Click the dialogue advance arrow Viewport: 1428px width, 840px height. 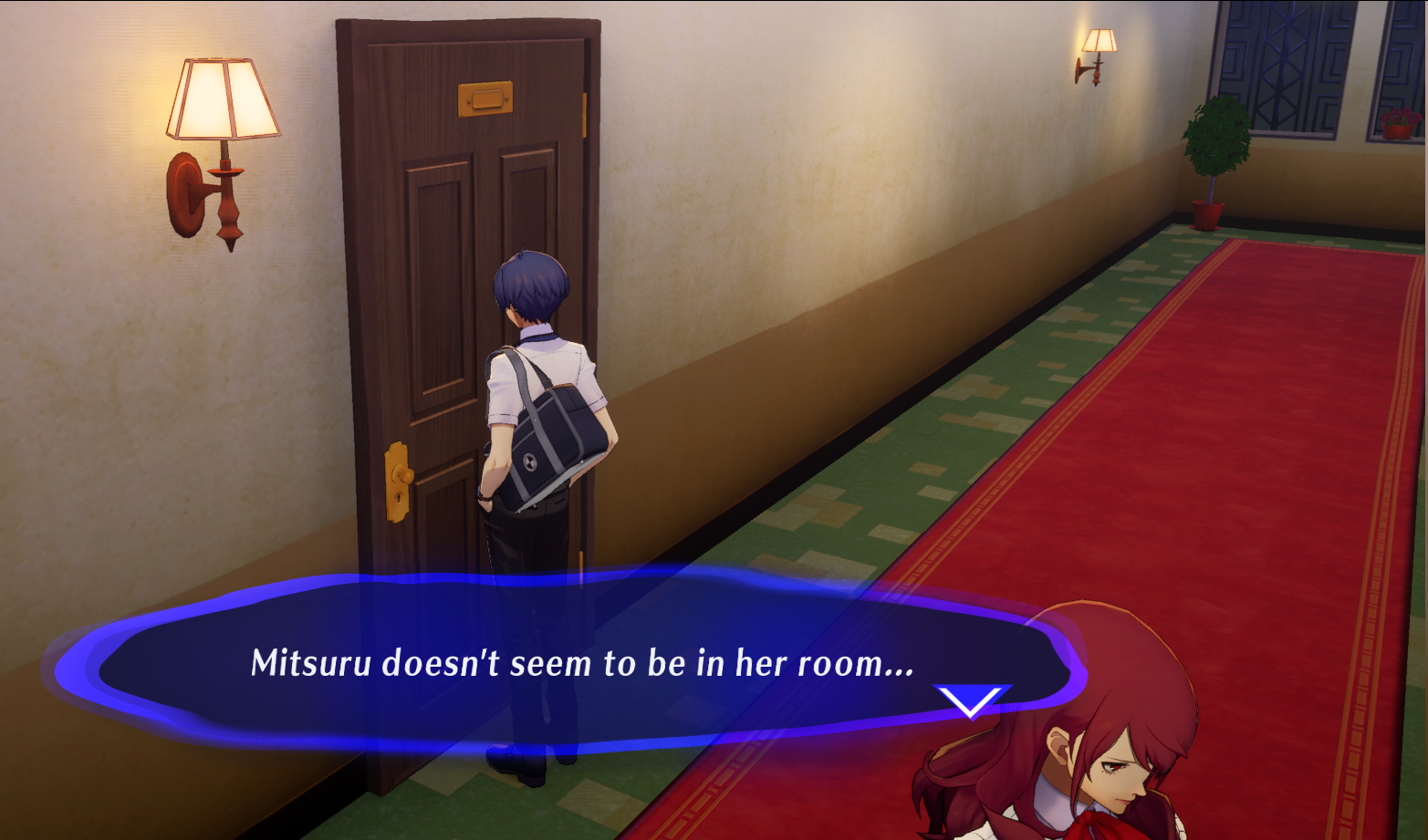click(x=970, y=702)
